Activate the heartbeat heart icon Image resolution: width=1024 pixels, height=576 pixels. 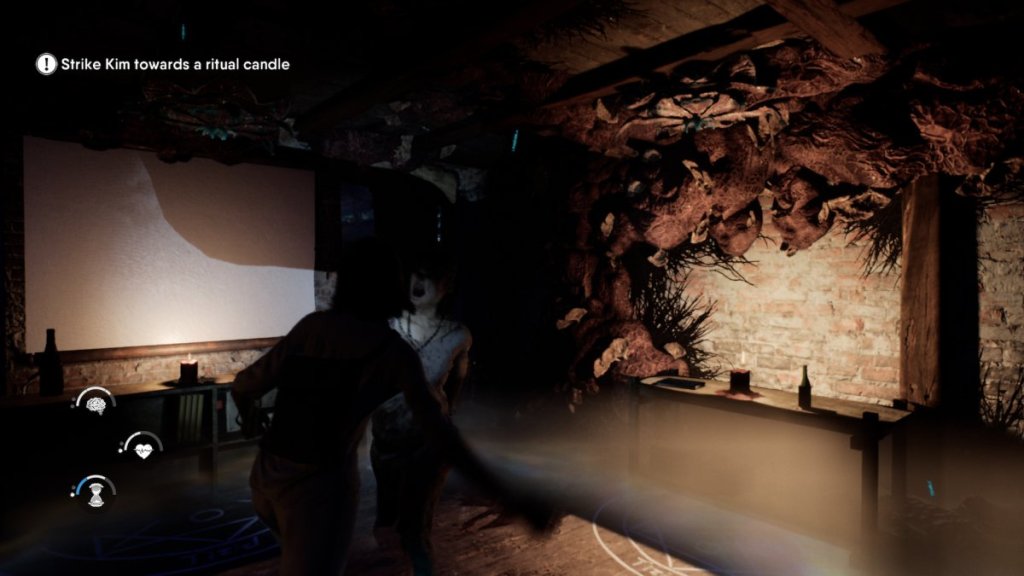point(142,448)
